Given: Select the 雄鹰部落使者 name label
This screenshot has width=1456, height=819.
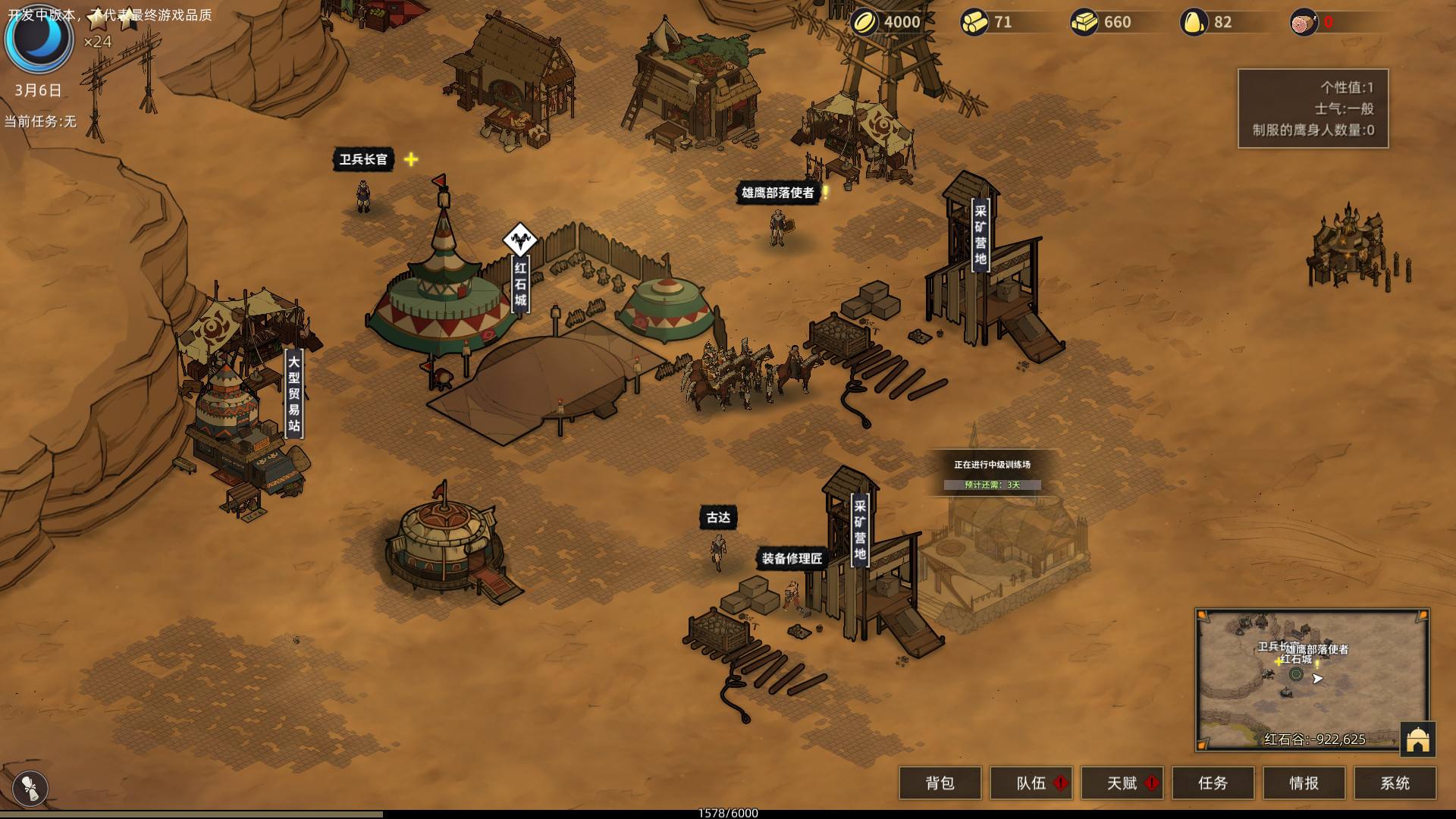Looking at the screenshot, I should tap(777, 193).
